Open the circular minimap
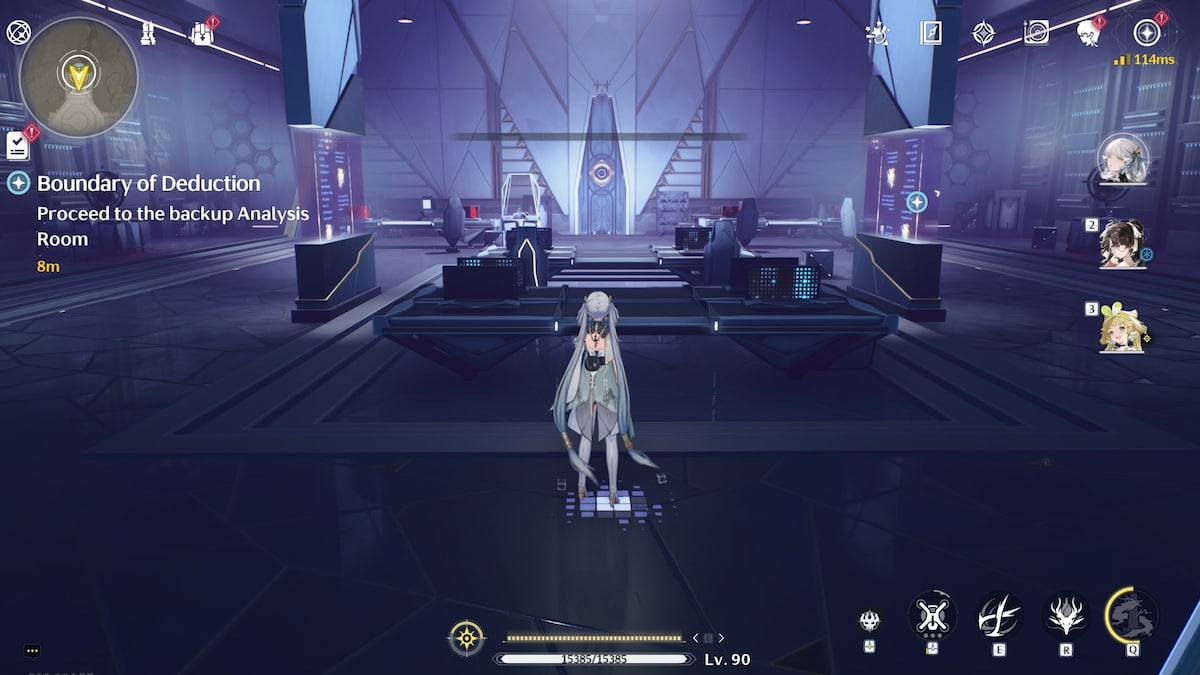1200x675 pixels. pos(78,77)
